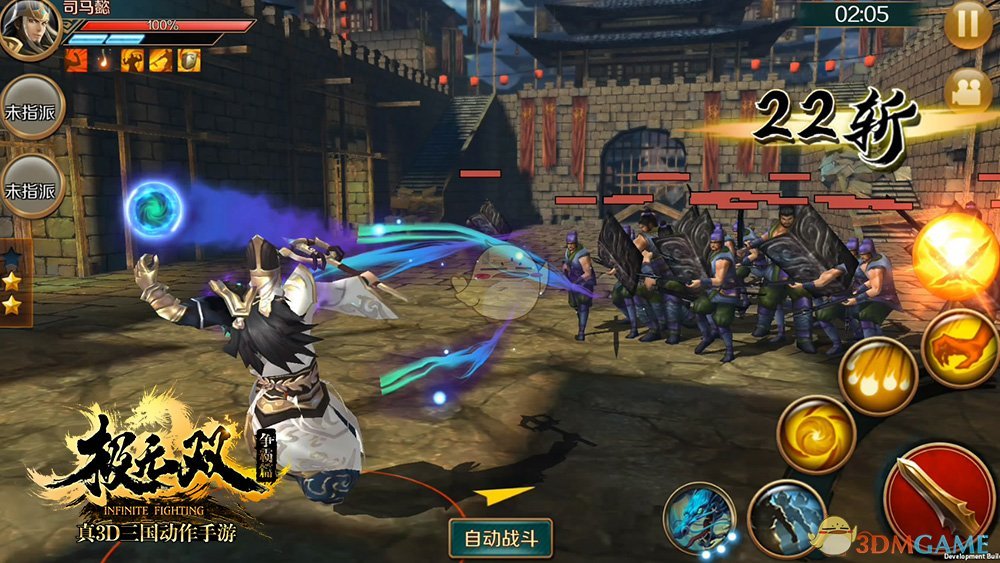Trigger the blue lightning strike skill
The width and height of the screenshot is (1000, 563).
pos(785,517)
